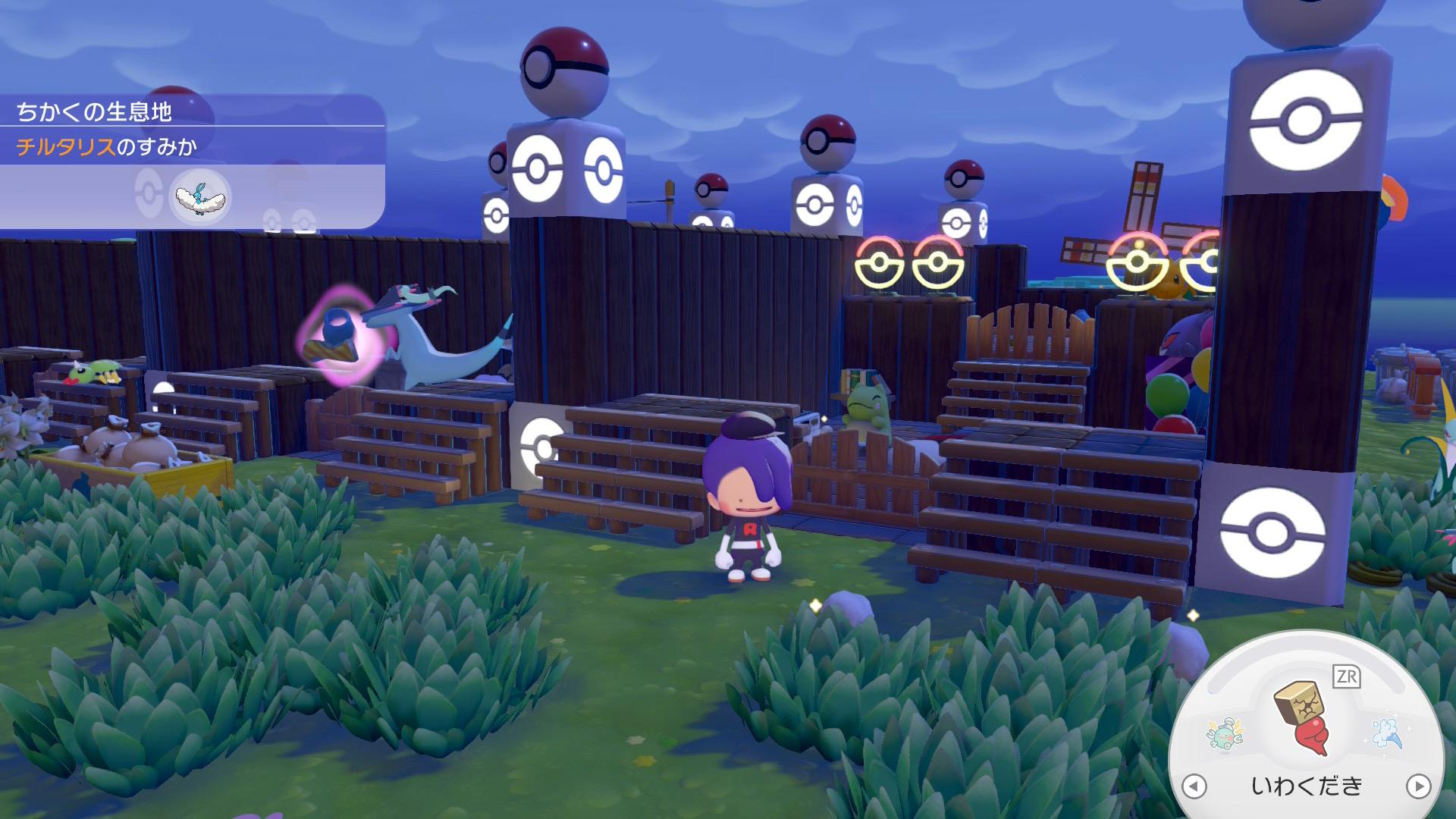Viewport: 1456px width, 819px height.
Task: Click the Altaria icon in the habitat panel
Action: click(199, 197)
